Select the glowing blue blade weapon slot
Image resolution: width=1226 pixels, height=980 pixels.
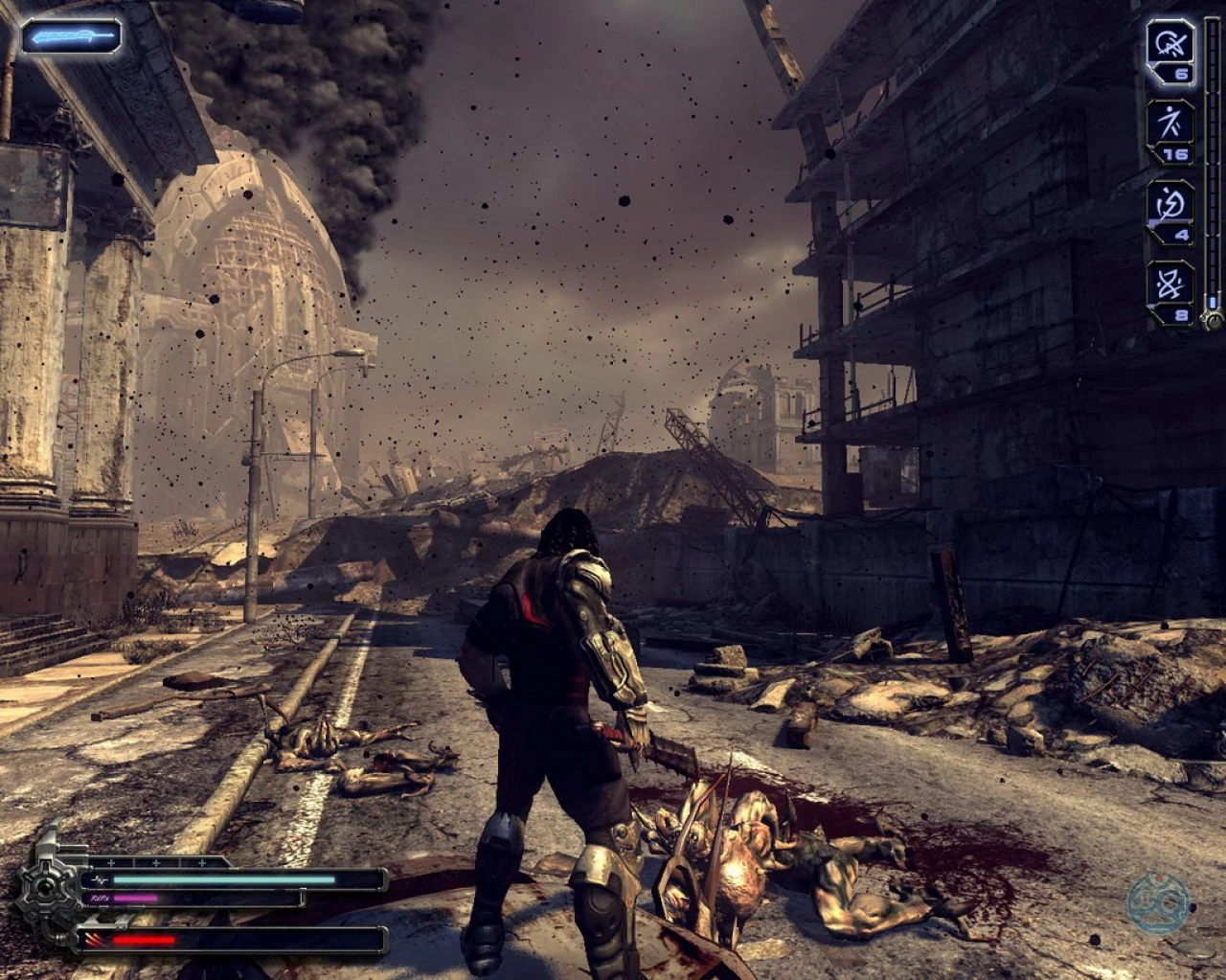point(72,37)
